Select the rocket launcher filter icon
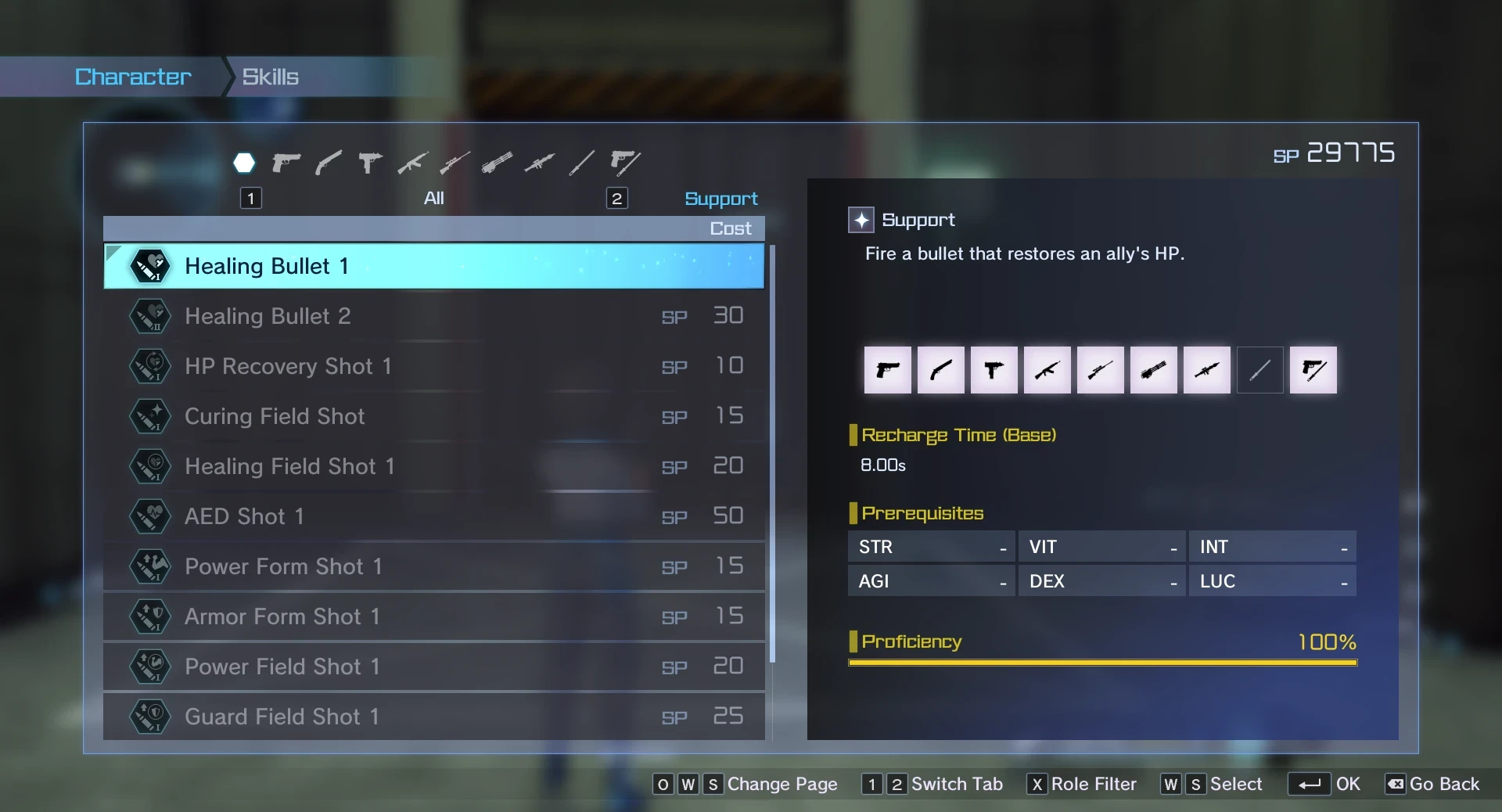The height and width of the screenshot is (812, 1502). [x=539, y=162]
